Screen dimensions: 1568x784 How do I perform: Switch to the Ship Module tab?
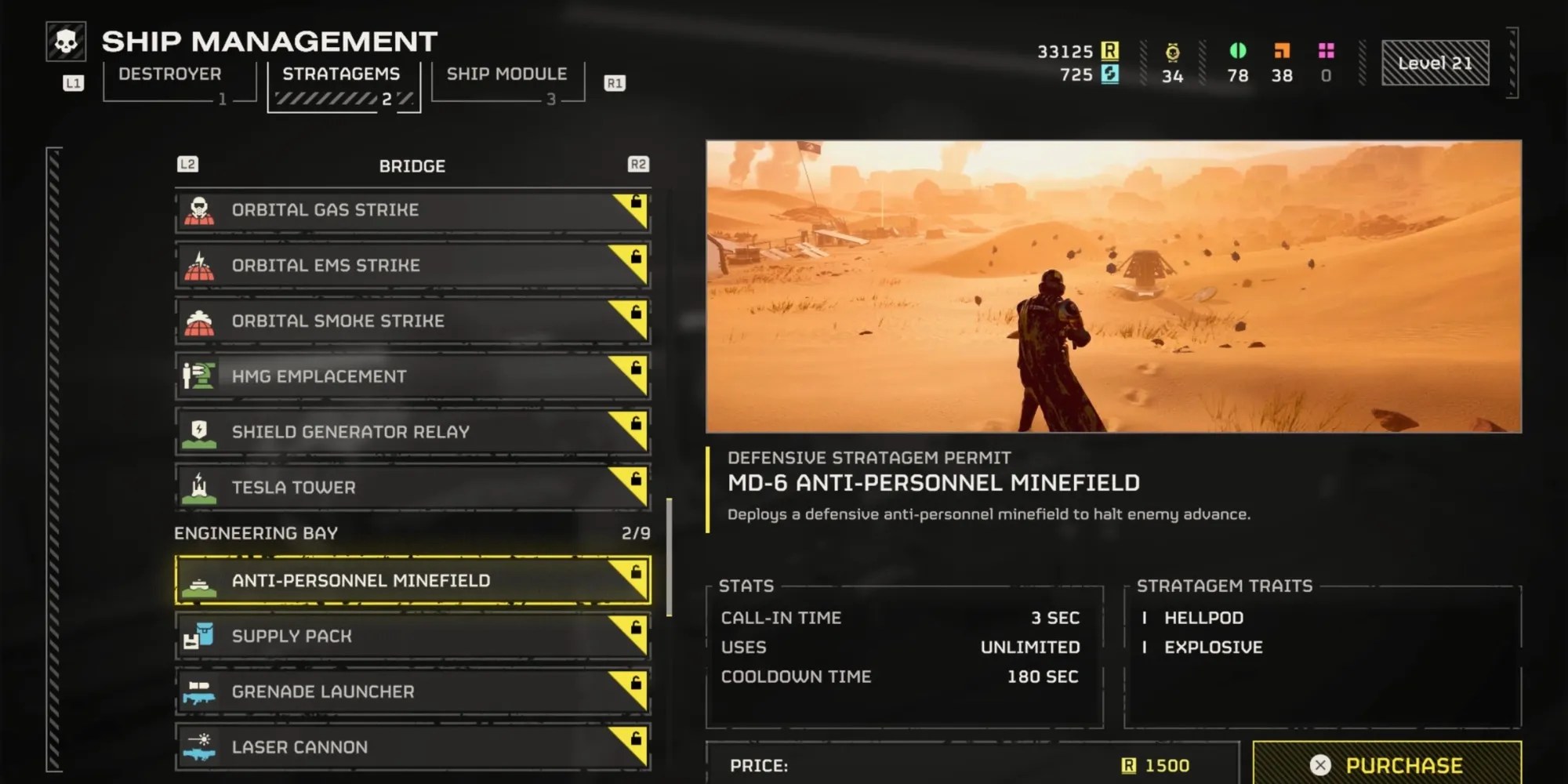pos(506,73)
